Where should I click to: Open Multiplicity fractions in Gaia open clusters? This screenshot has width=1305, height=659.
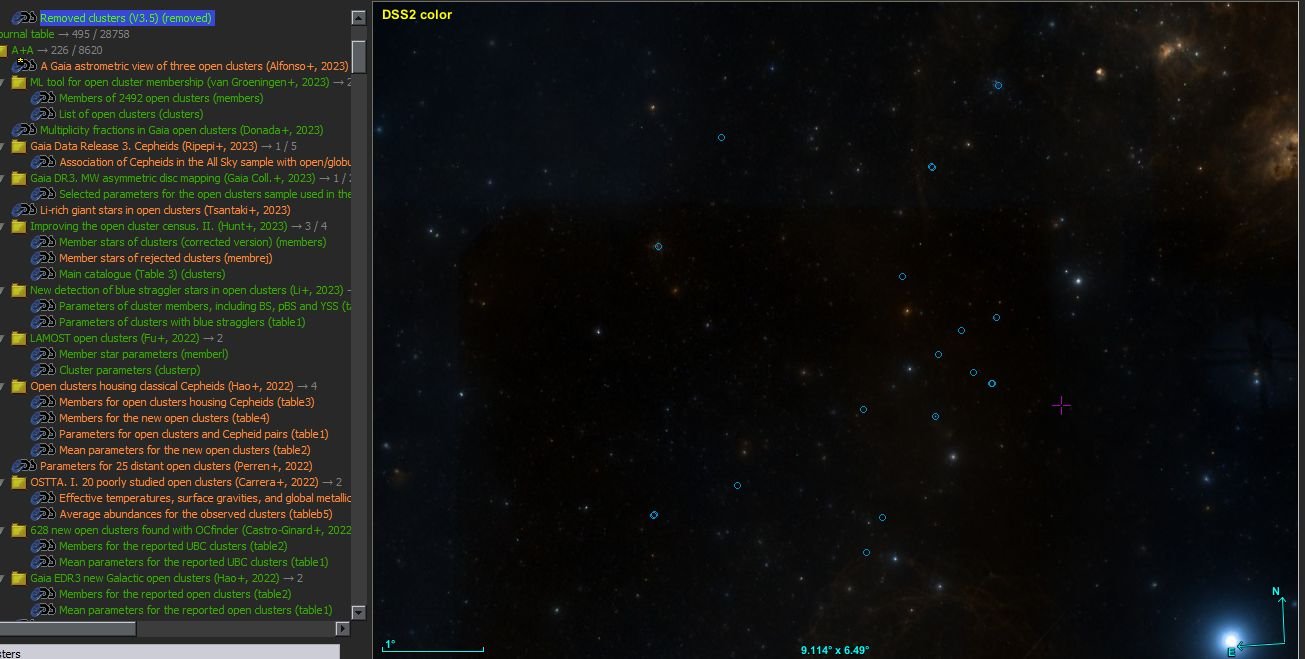181,130
